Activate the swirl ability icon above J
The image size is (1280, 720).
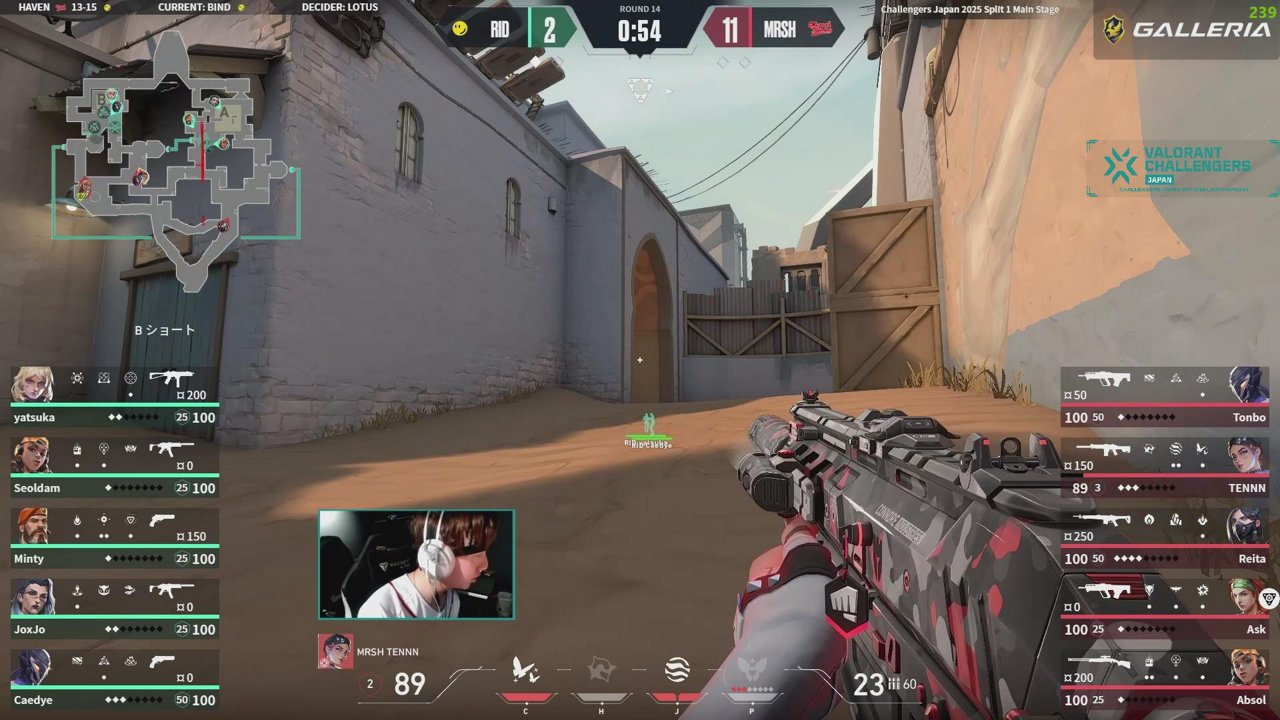click(x=677, y=670)
